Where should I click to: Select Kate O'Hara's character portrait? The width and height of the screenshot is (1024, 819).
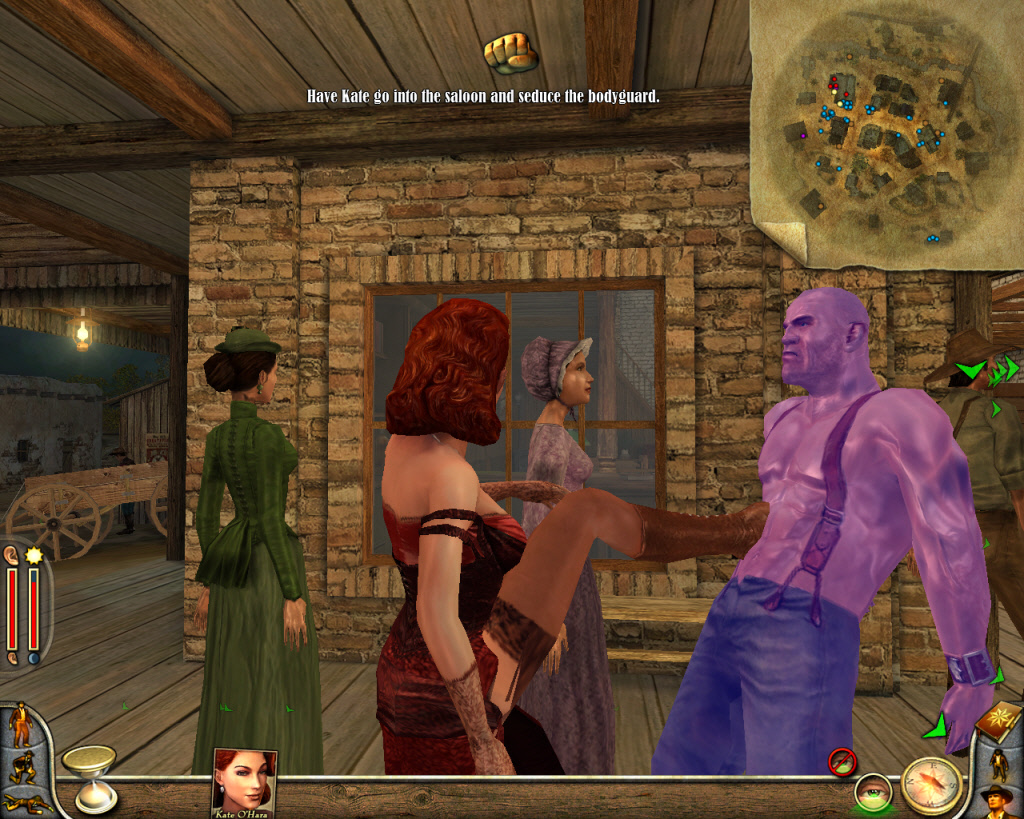click(x=244, y=779)
